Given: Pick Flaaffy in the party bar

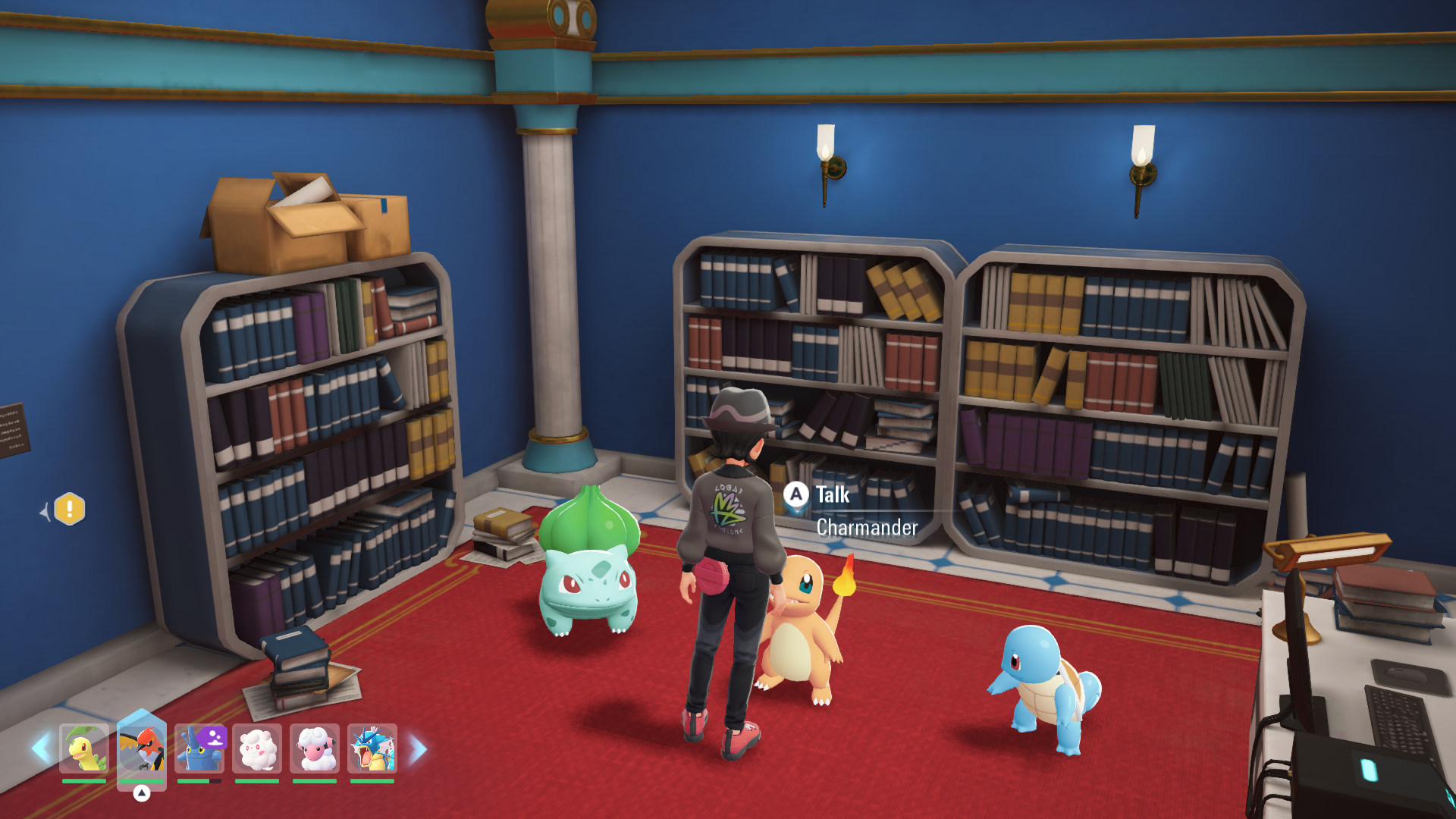Looking at the screenshot, I should coord(315,748).
